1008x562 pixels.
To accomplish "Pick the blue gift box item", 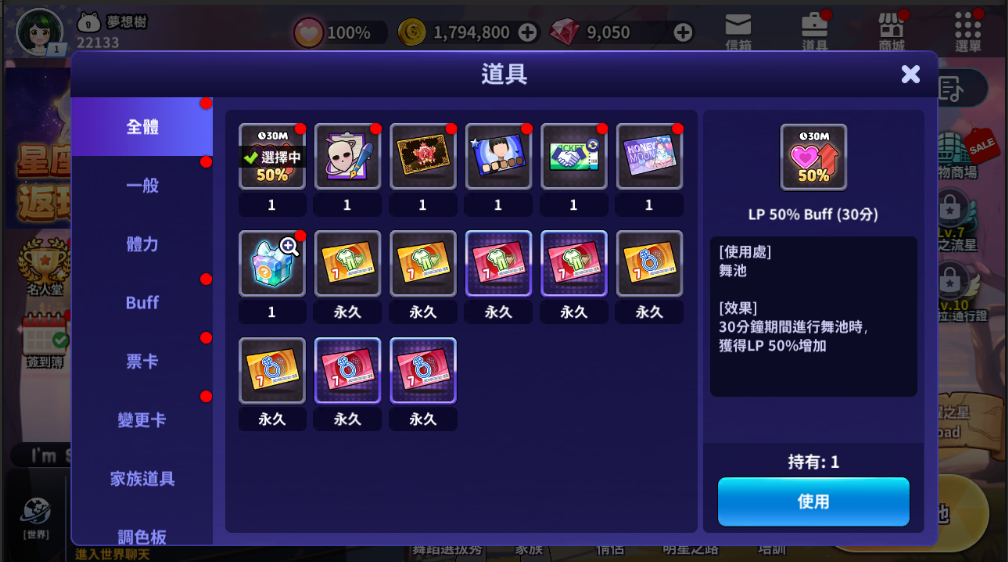I will pyautogui.click(x=272, y=264).
